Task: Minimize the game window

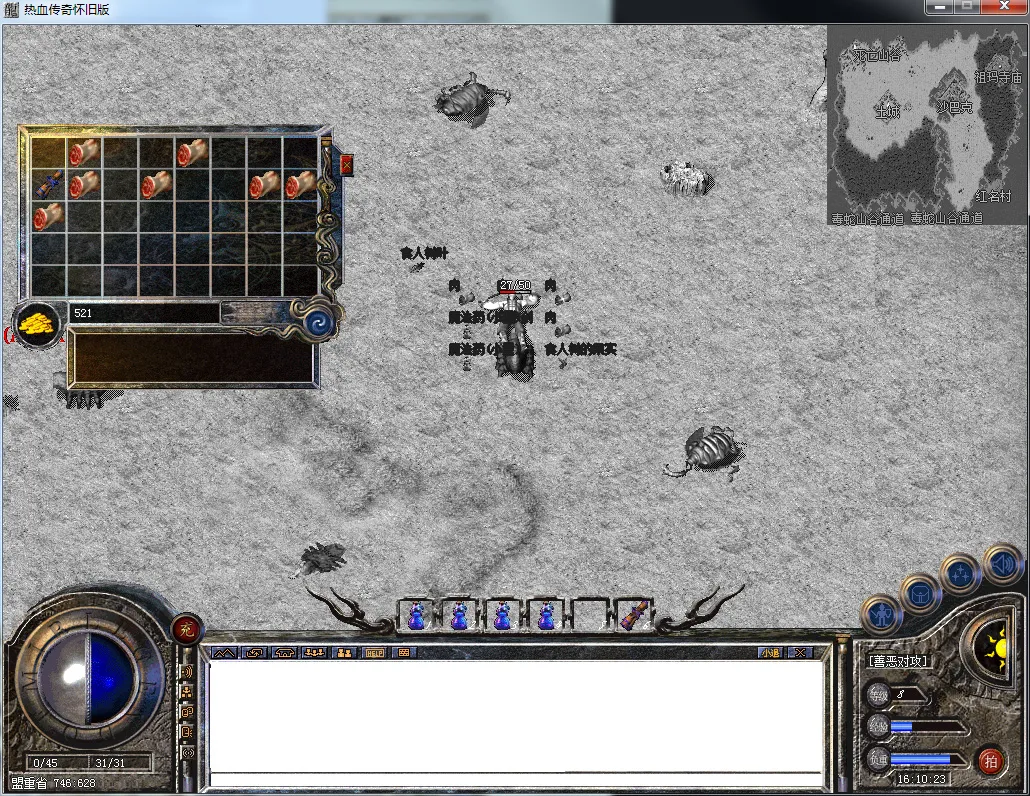Action: (939, 8)
